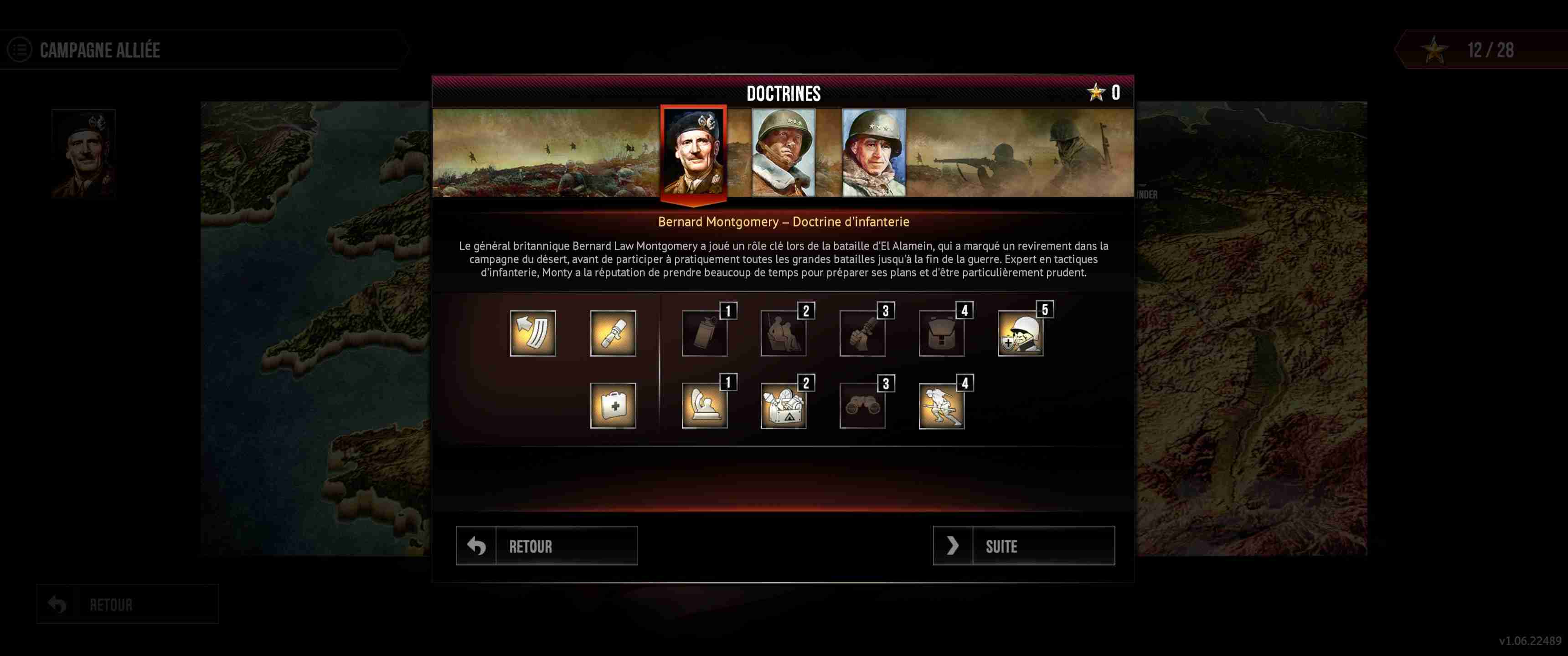Click the ammo magazine reload ability icon
1568x656 pixels.
(532, 333)
